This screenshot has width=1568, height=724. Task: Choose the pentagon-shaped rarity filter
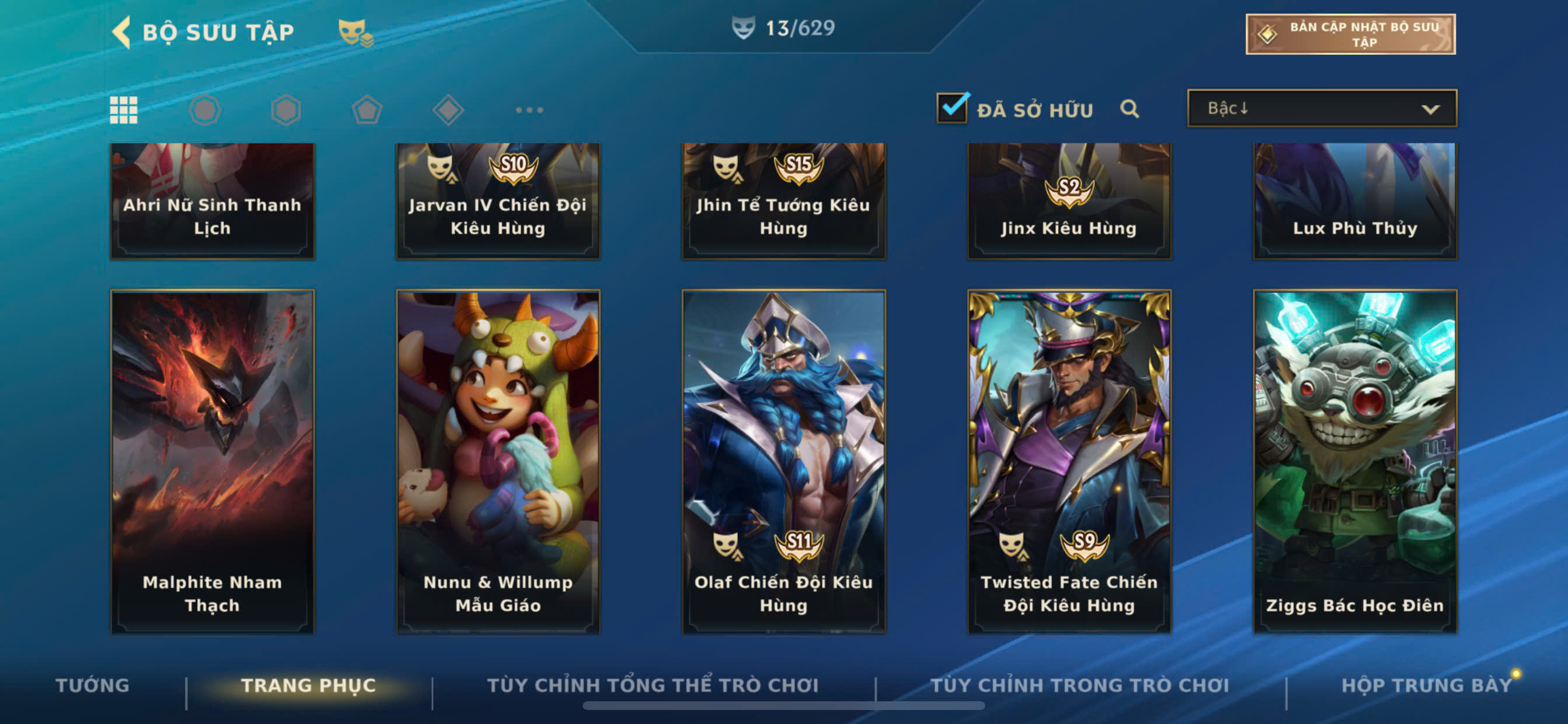click(x=367, y=110)
